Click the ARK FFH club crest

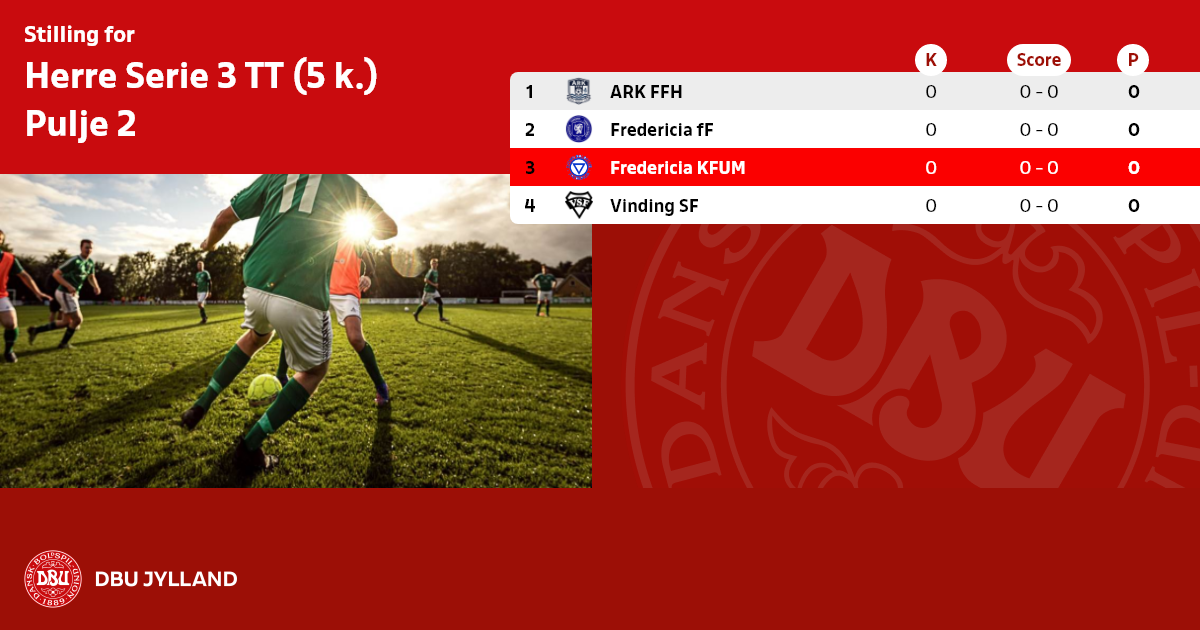point(579,92)
